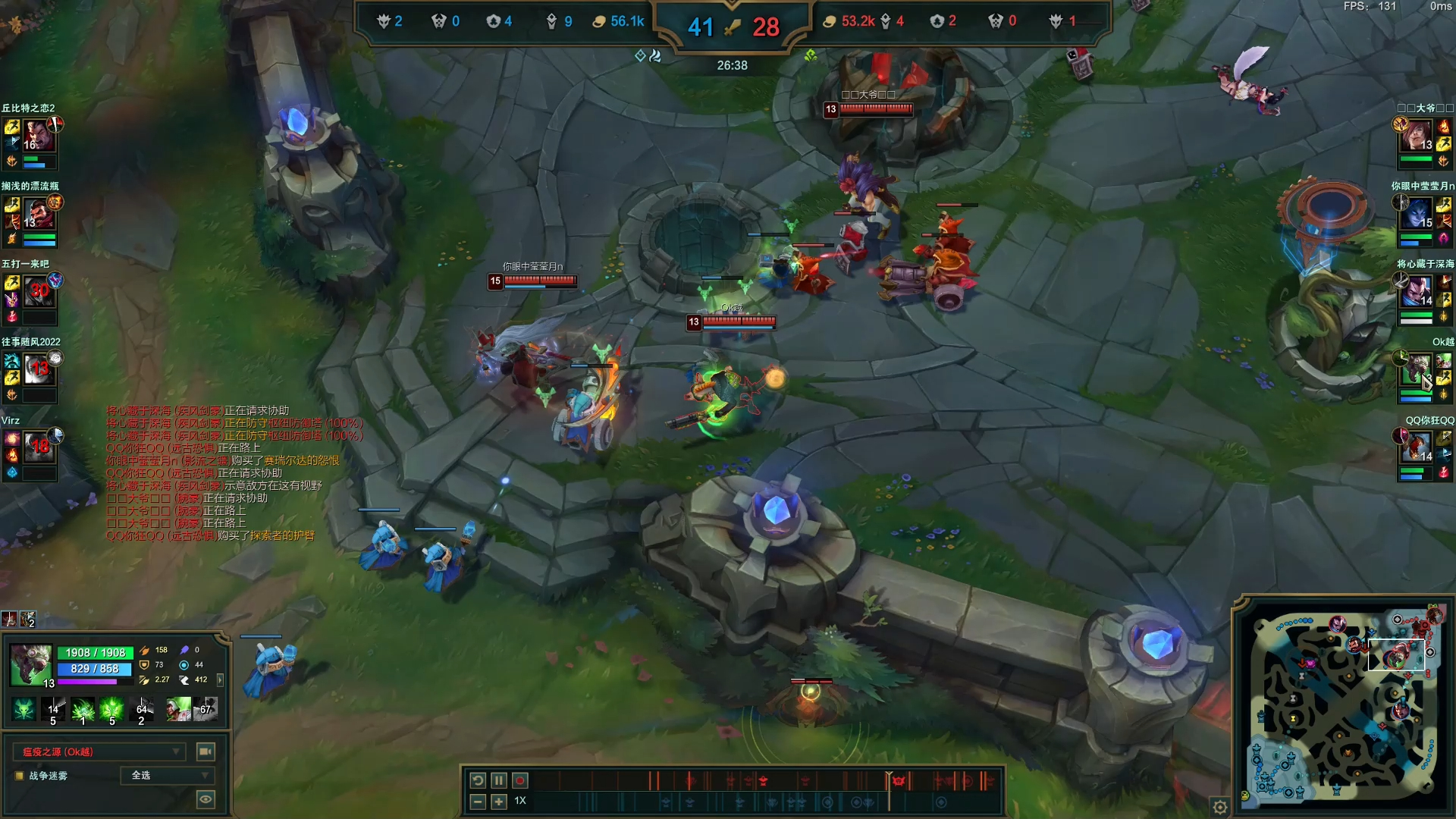Select the Twitch champion portrait in the HUD
1456x819 pixels.
pyautogui.click(x=30, y=664)
